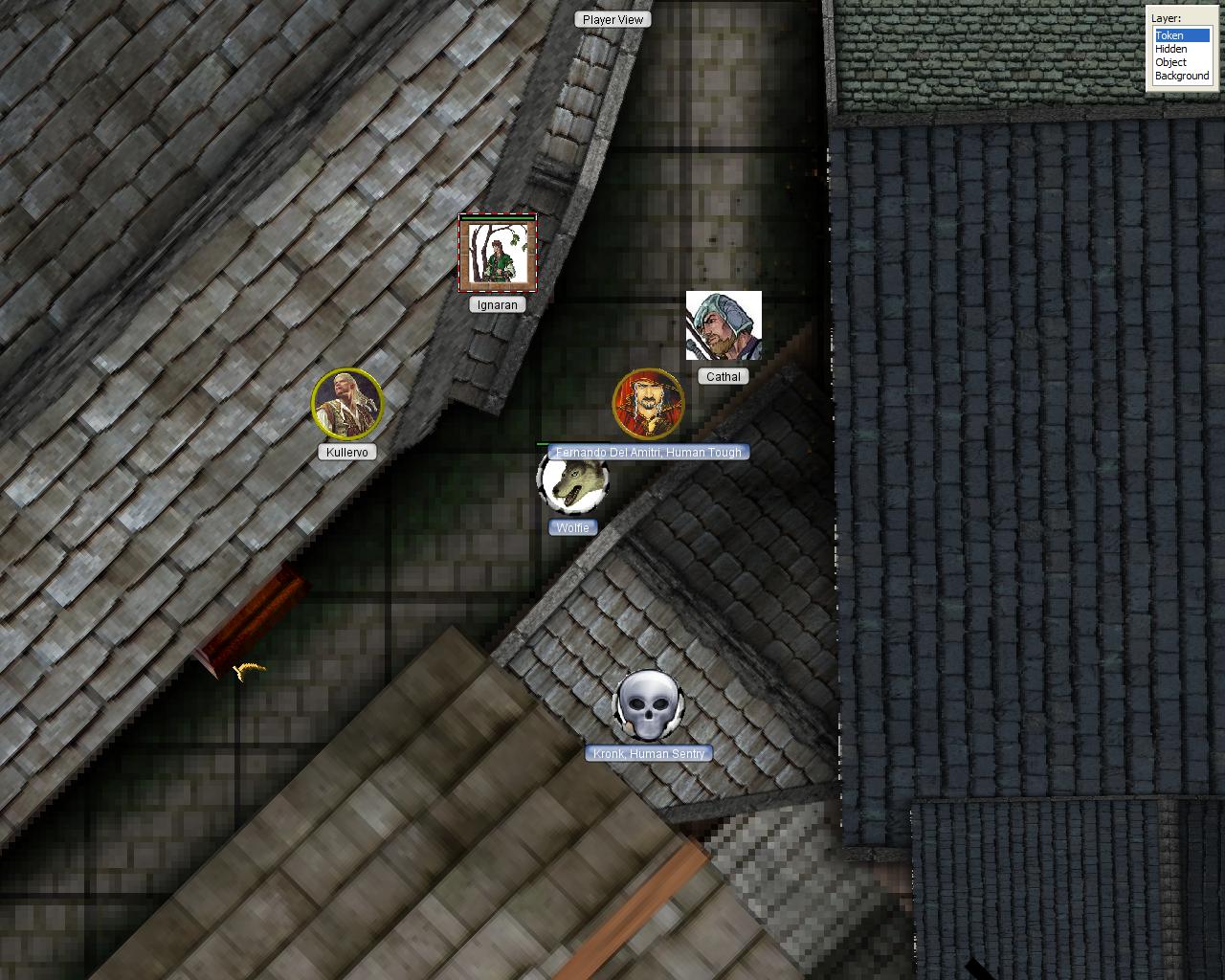Screen dimensions: 1225x980
Task: Select the Wolfie wolf token
Action: click(573, 481)
